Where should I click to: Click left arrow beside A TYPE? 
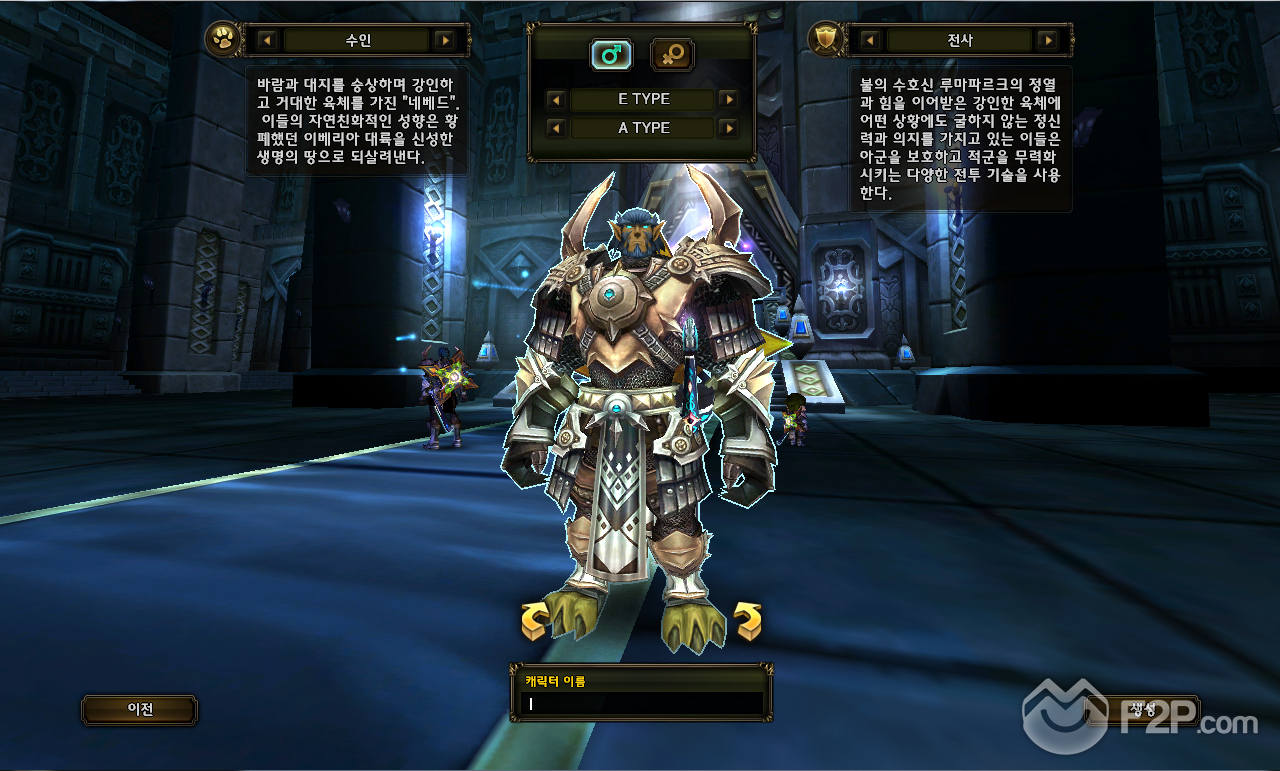click(556, 128)
